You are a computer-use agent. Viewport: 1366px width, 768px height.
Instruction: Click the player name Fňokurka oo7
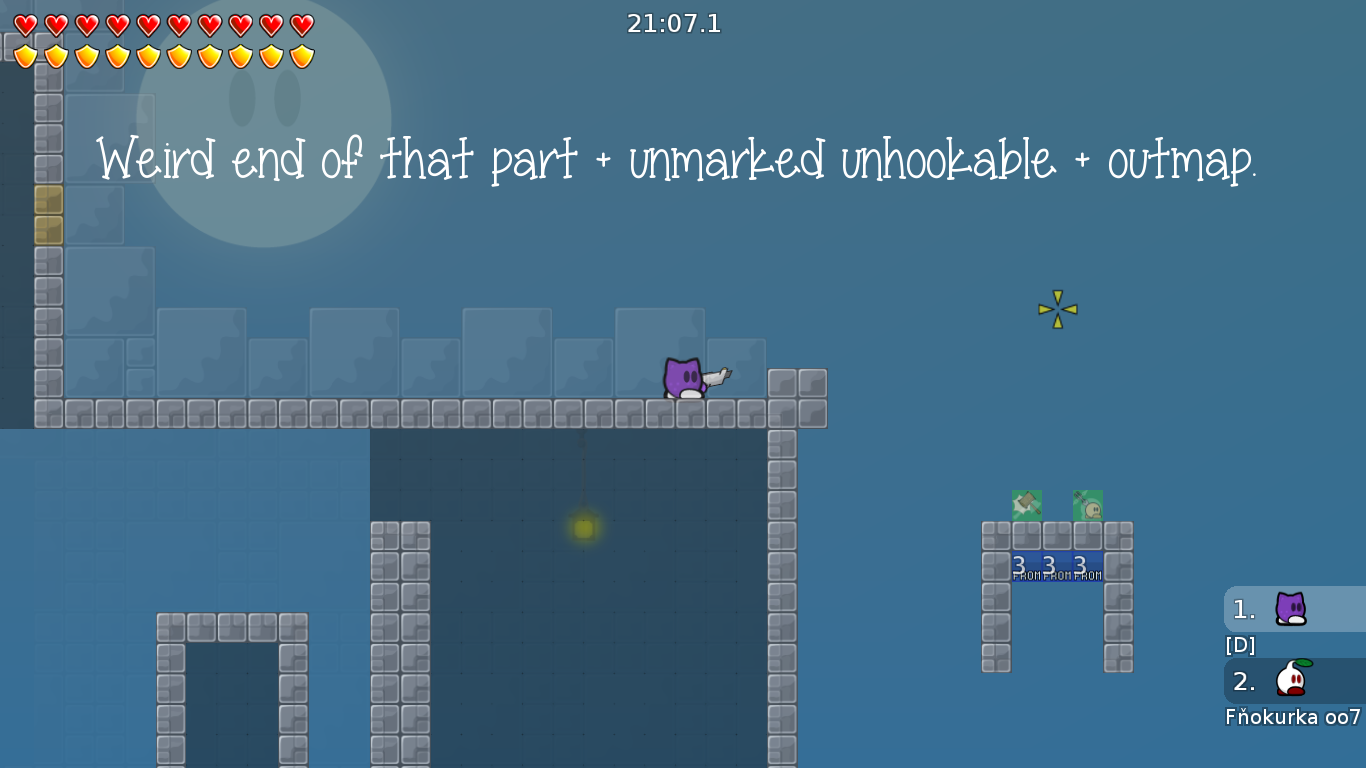coord(1290,716)
